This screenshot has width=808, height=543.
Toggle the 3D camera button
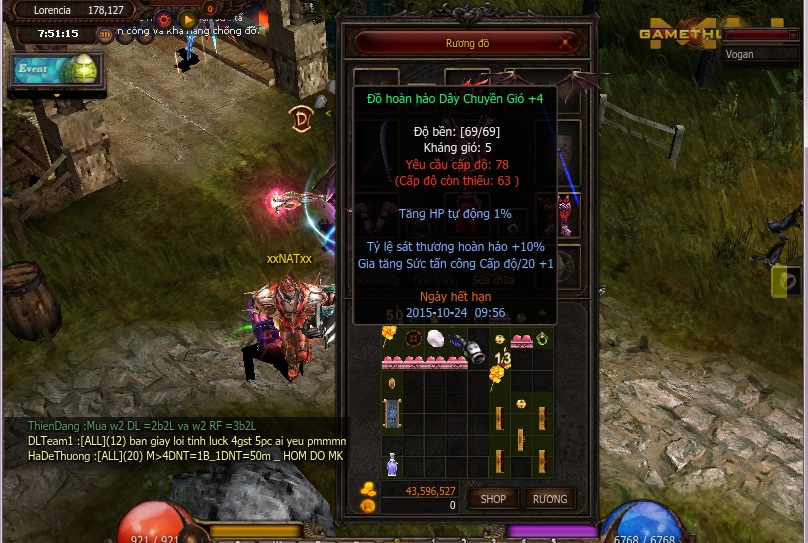click(x=105, y=34)
